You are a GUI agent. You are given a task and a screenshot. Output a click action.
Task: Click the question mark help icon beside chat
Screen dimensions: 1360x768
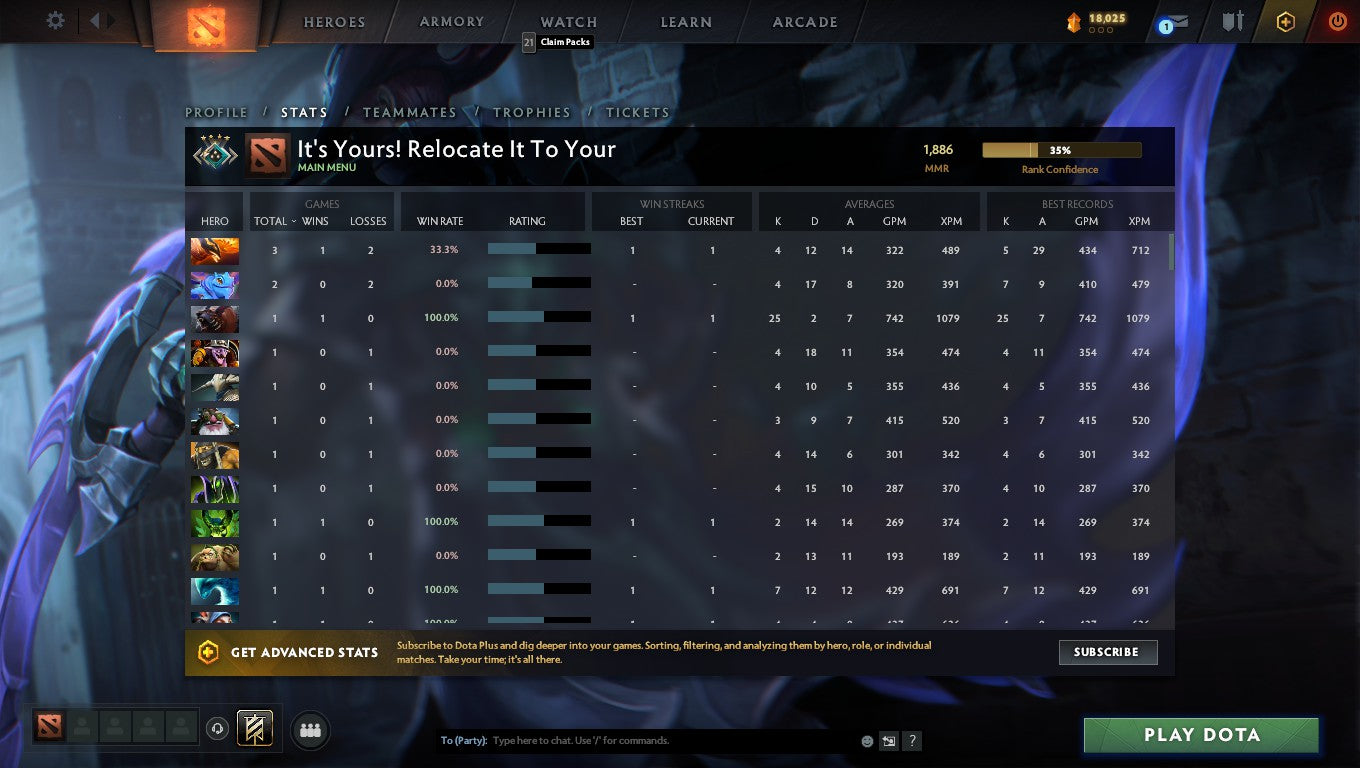tap(911, 741)
